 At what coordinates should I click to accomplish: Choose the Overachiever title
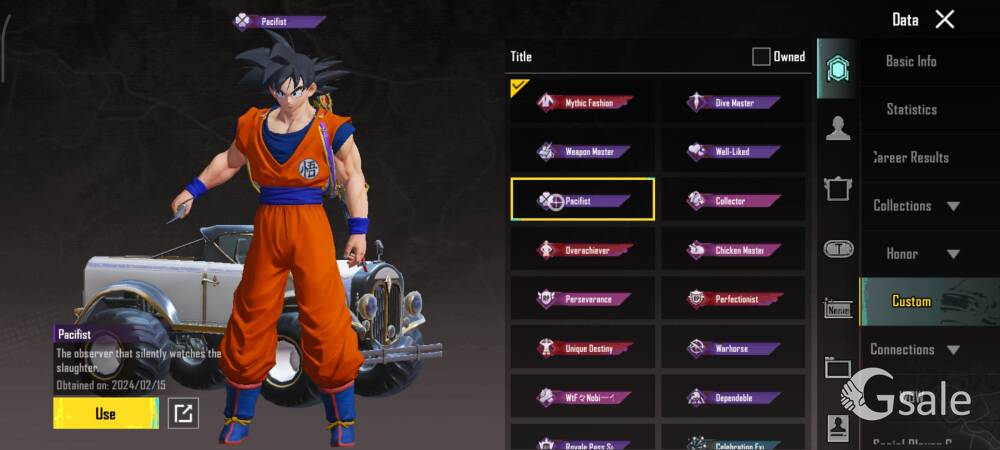[x=583, y=249]
